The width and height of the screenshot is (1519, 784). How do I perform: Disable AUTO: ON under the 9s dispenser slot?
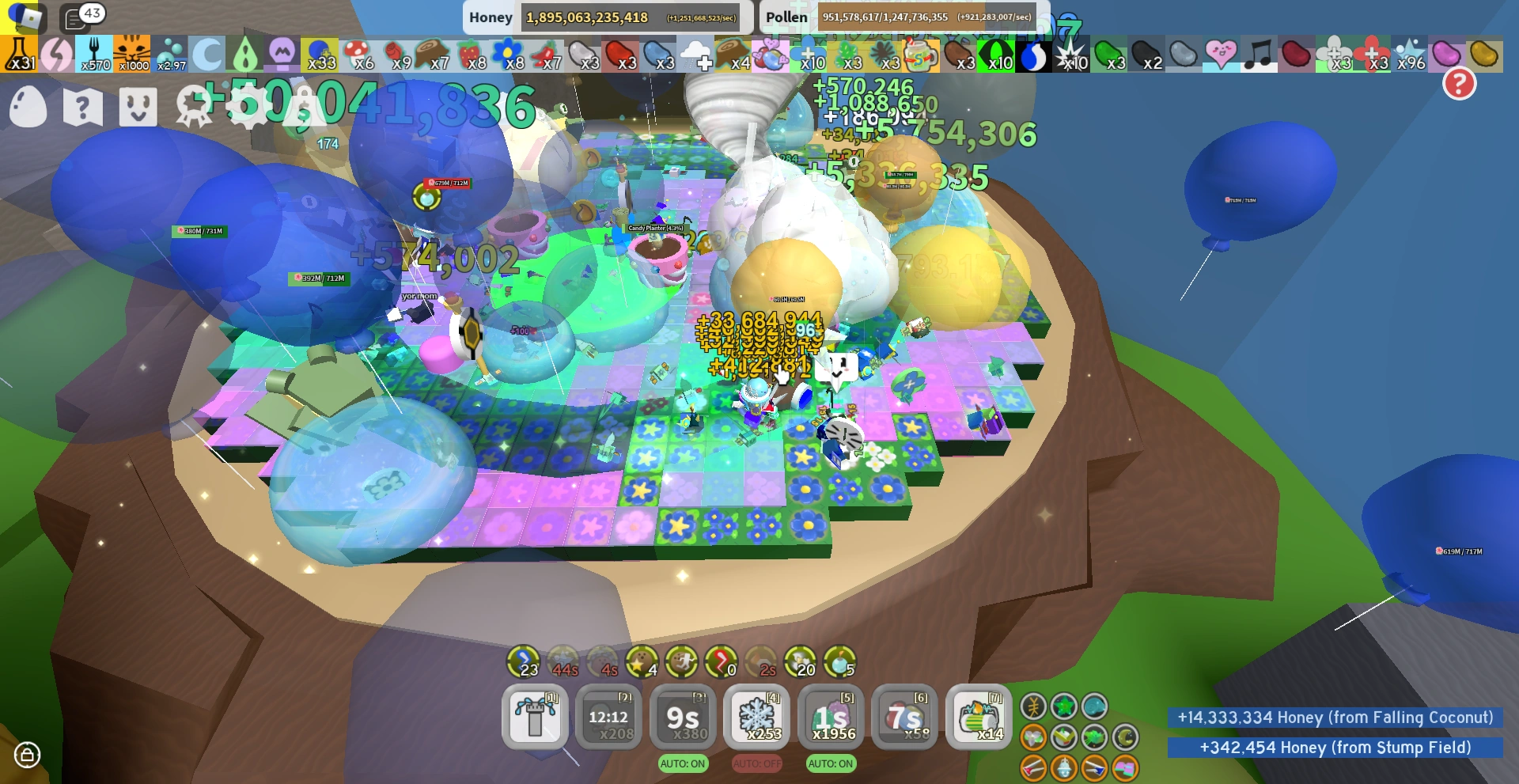[682, 763]
